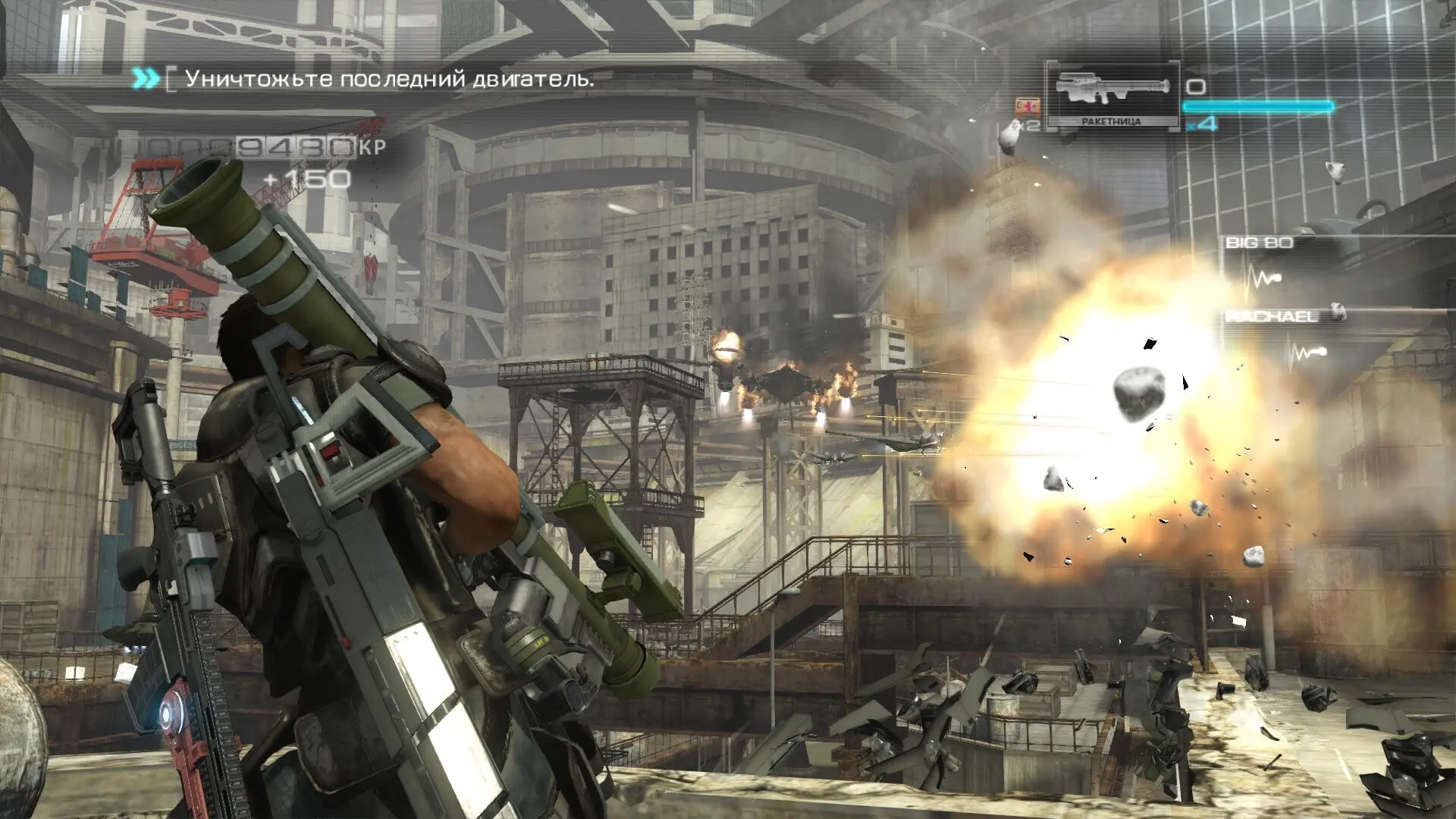Viewport: 1456px width, 819px height.
Task: Select squad member Rachael
Action: [1272, 316]
